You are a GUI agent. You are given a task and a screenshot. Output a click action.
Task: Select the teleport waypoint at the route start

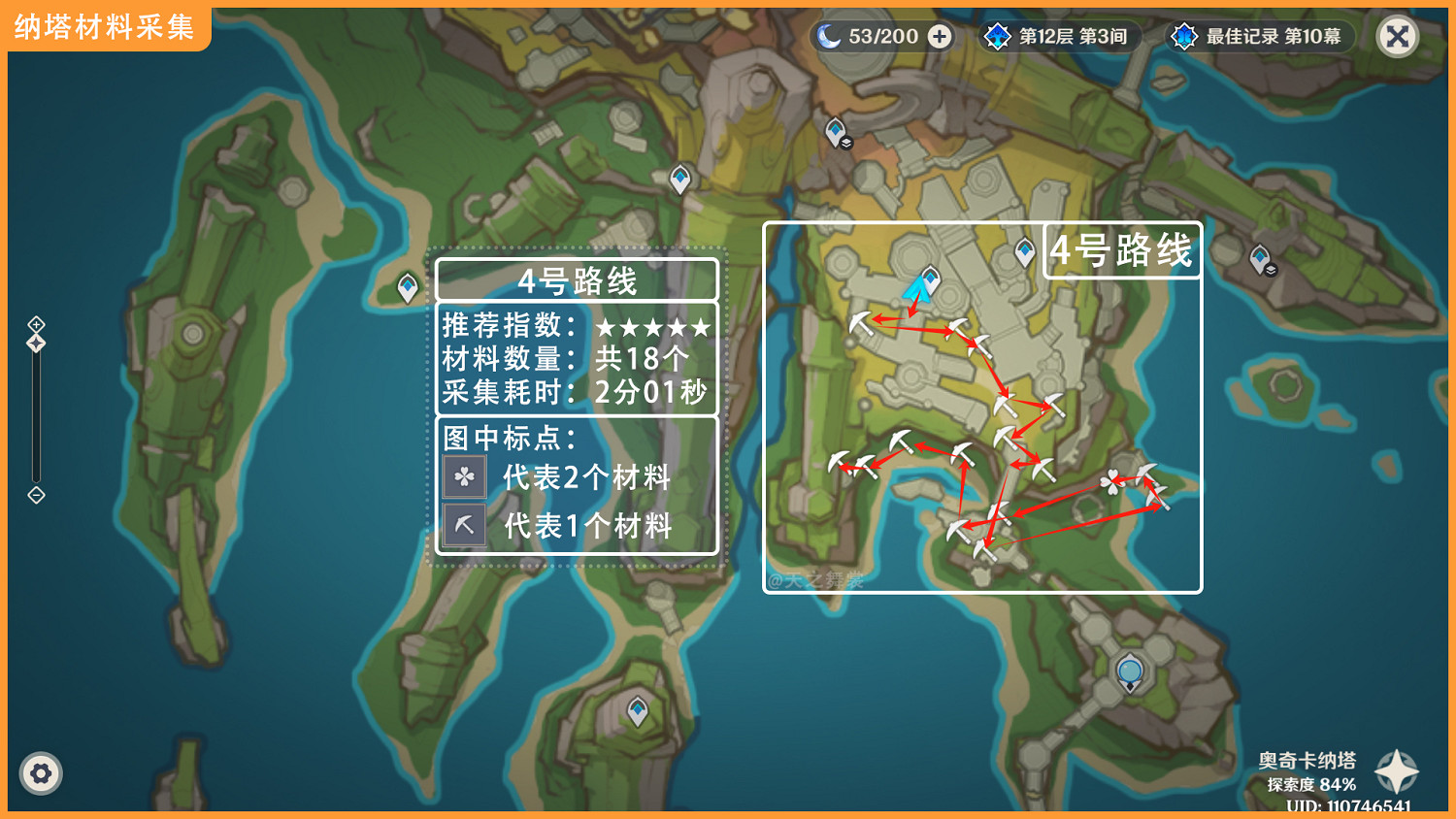click(928, 278)
